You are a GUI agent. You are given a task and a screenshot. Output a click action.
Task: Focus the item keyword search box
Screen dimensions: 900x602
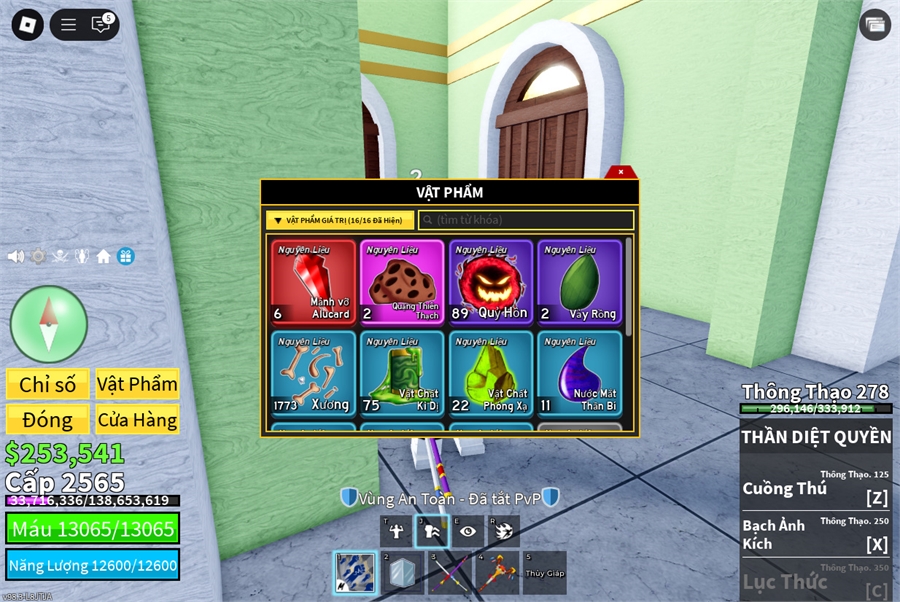tap(526, 220)
